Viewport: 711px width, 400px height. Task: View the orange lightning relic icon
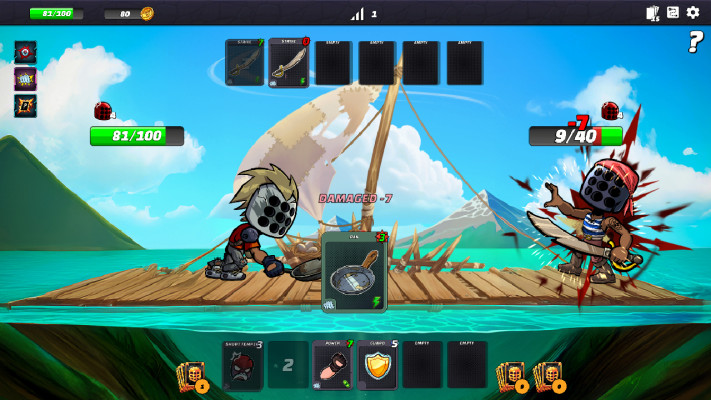[25, 104]
